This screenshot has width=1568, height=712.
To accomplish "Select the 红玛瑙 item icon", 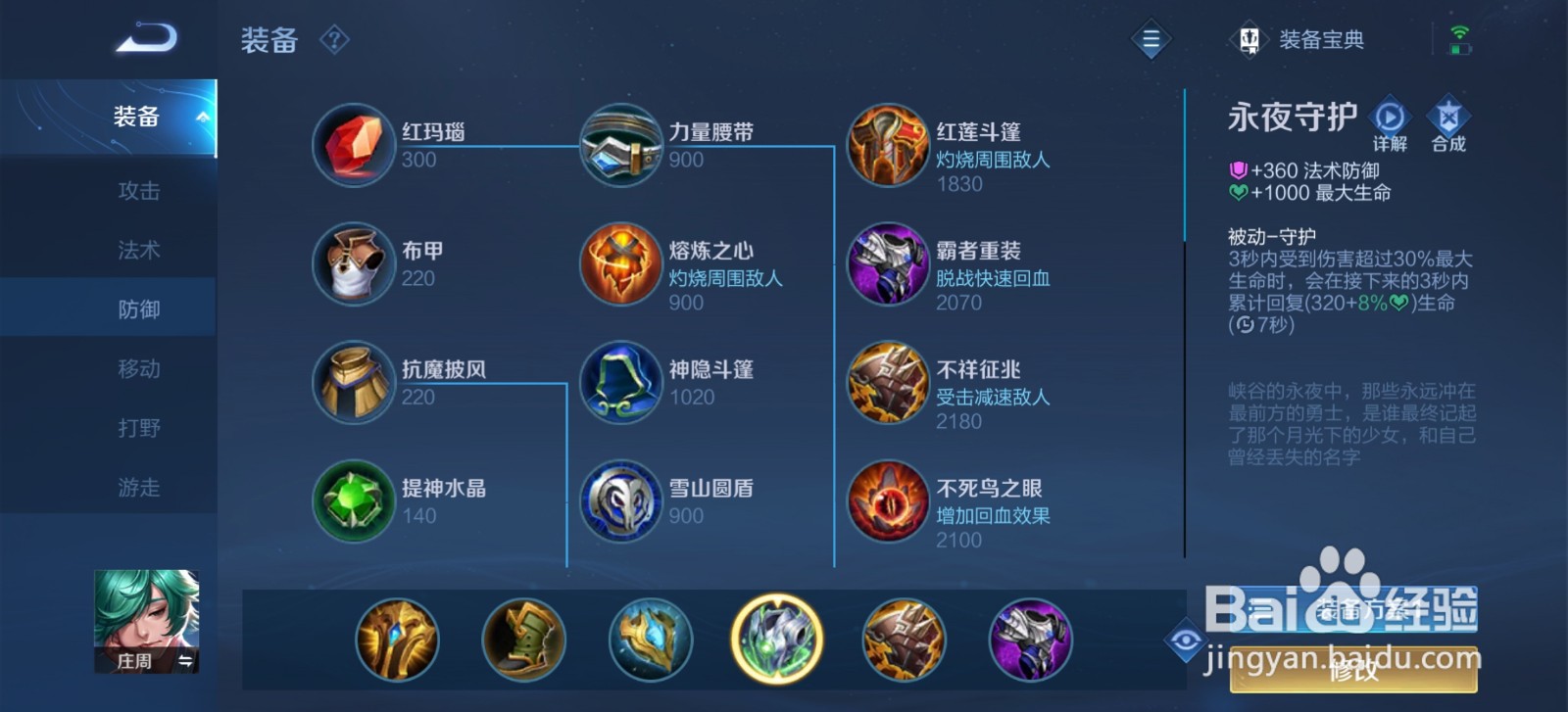I will pyautogui.click(x=353, y=145).
